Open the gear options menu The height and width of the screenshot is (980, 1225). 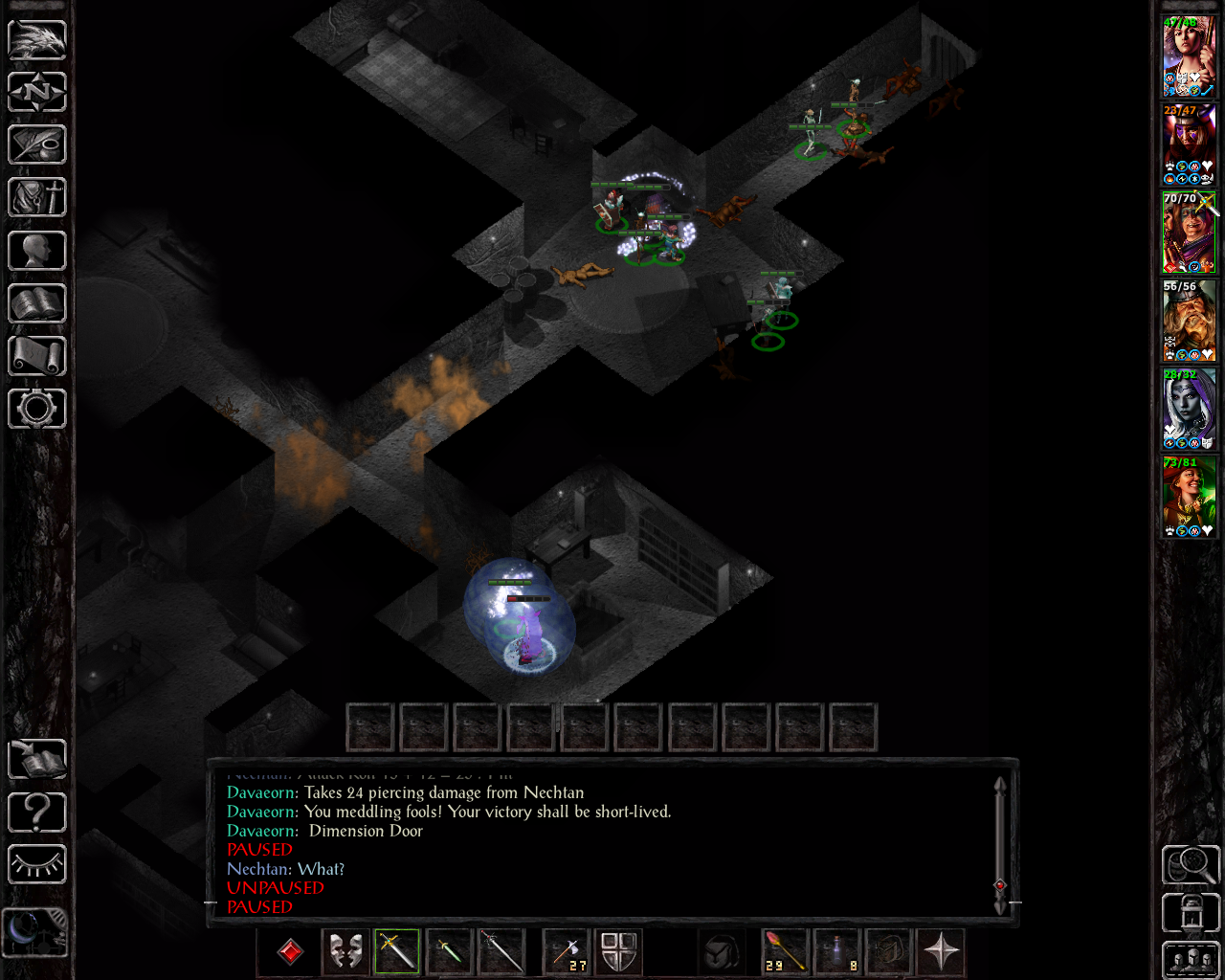[x=37, y=409]
